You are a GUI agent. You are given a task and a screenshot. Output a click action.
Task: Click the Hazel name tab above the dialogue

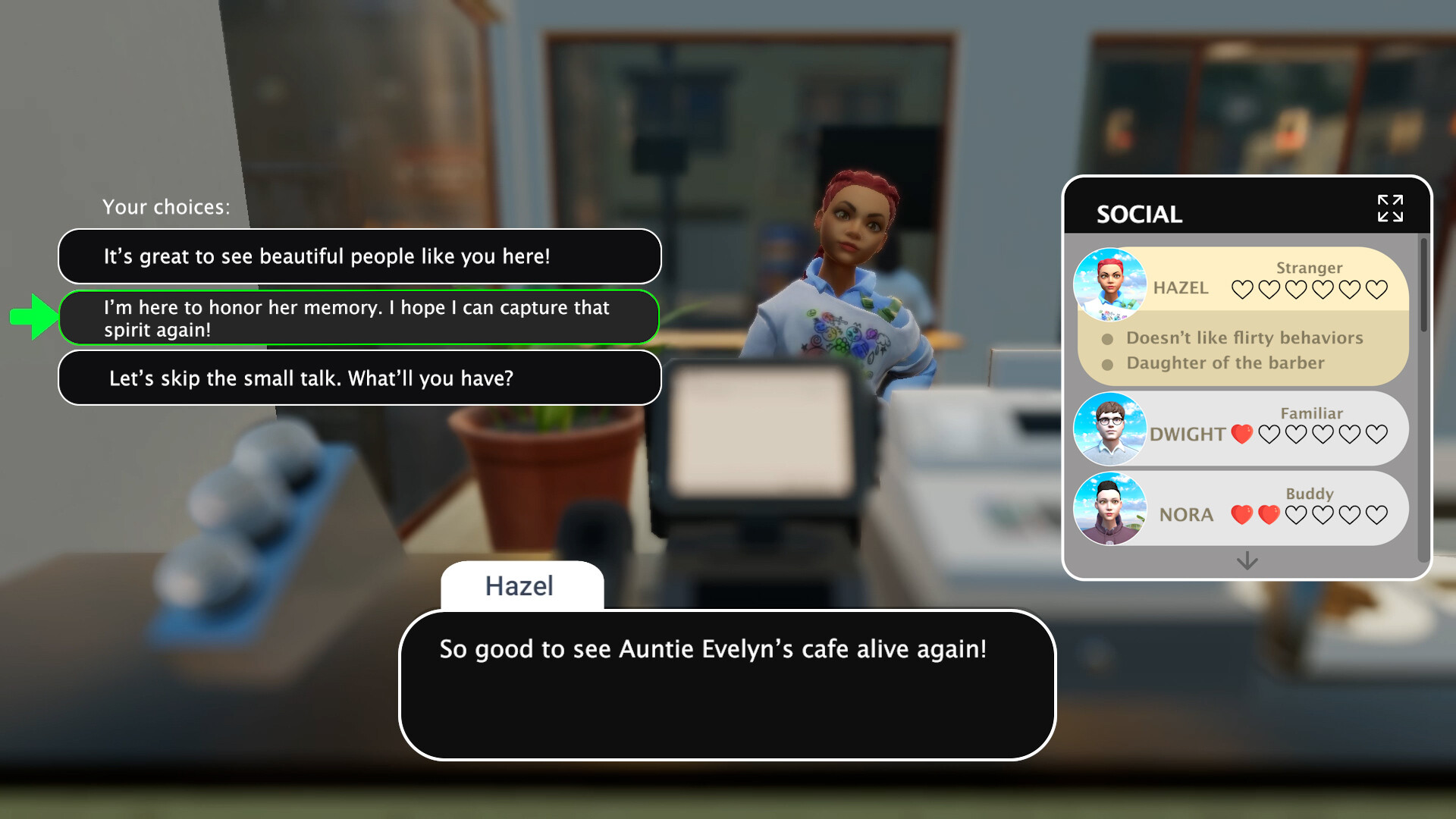pyautogui.click(x=520, y=585)
